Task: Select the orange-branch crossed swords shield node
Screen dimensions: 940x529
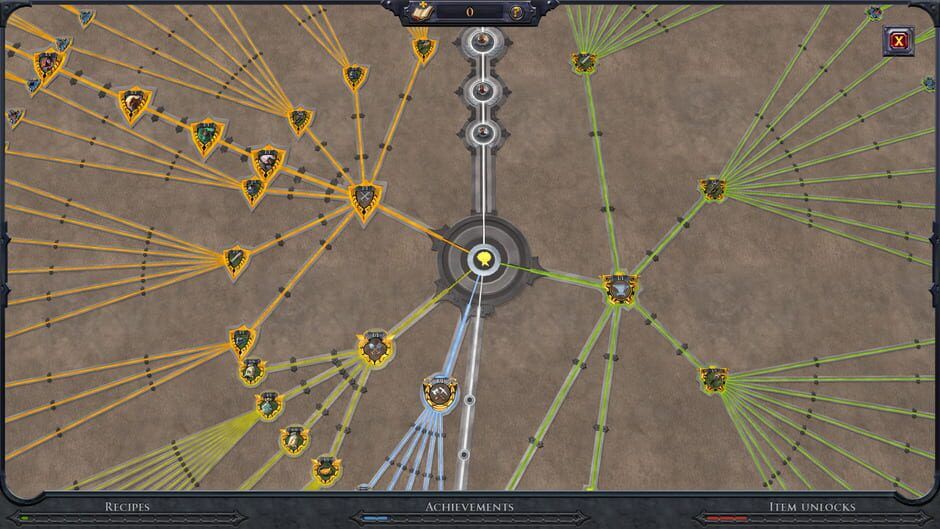Action: tap(364, 199)
